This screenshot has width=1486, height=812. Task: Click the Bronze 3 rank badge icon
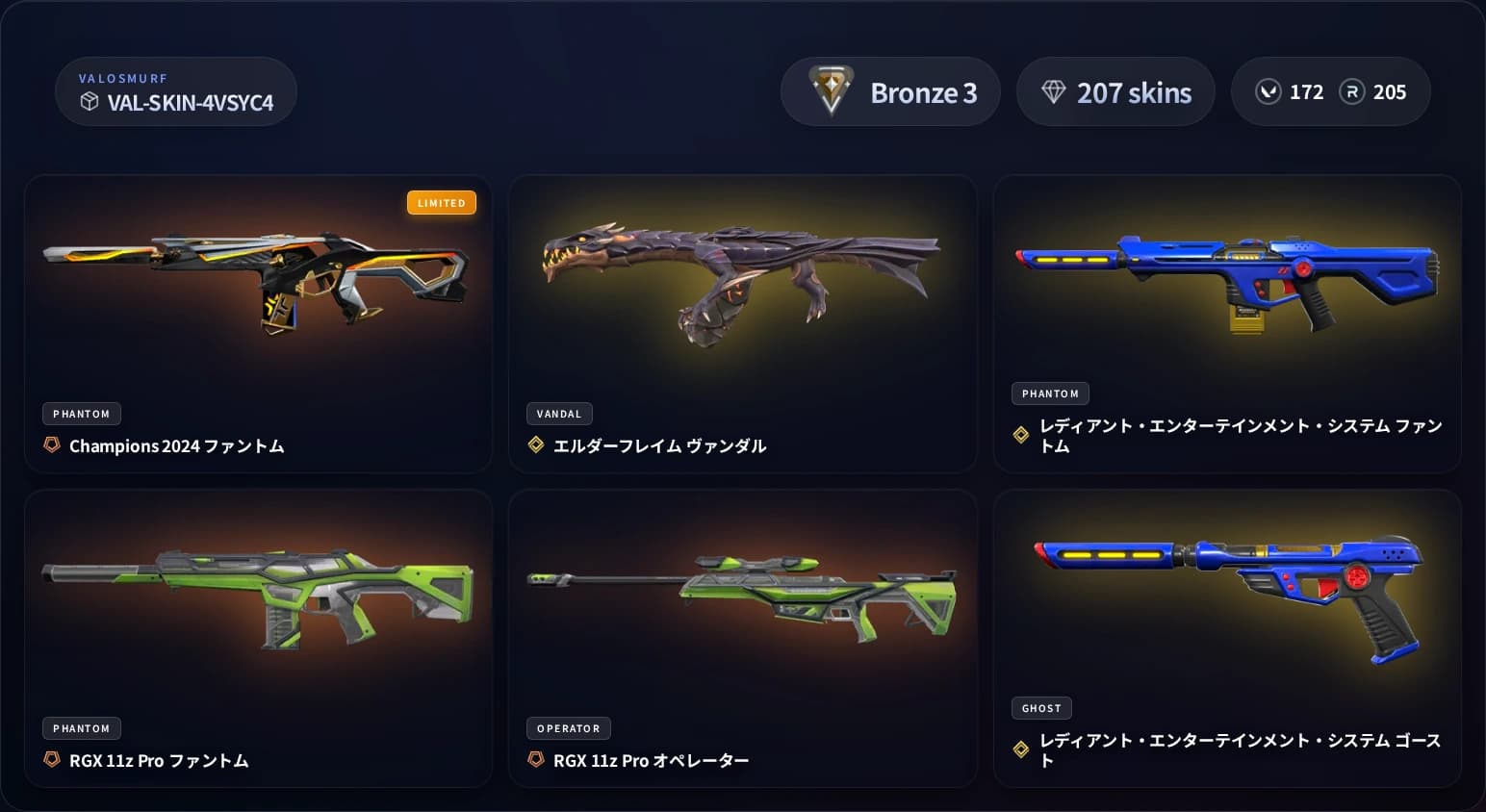(x=830, y=91)
